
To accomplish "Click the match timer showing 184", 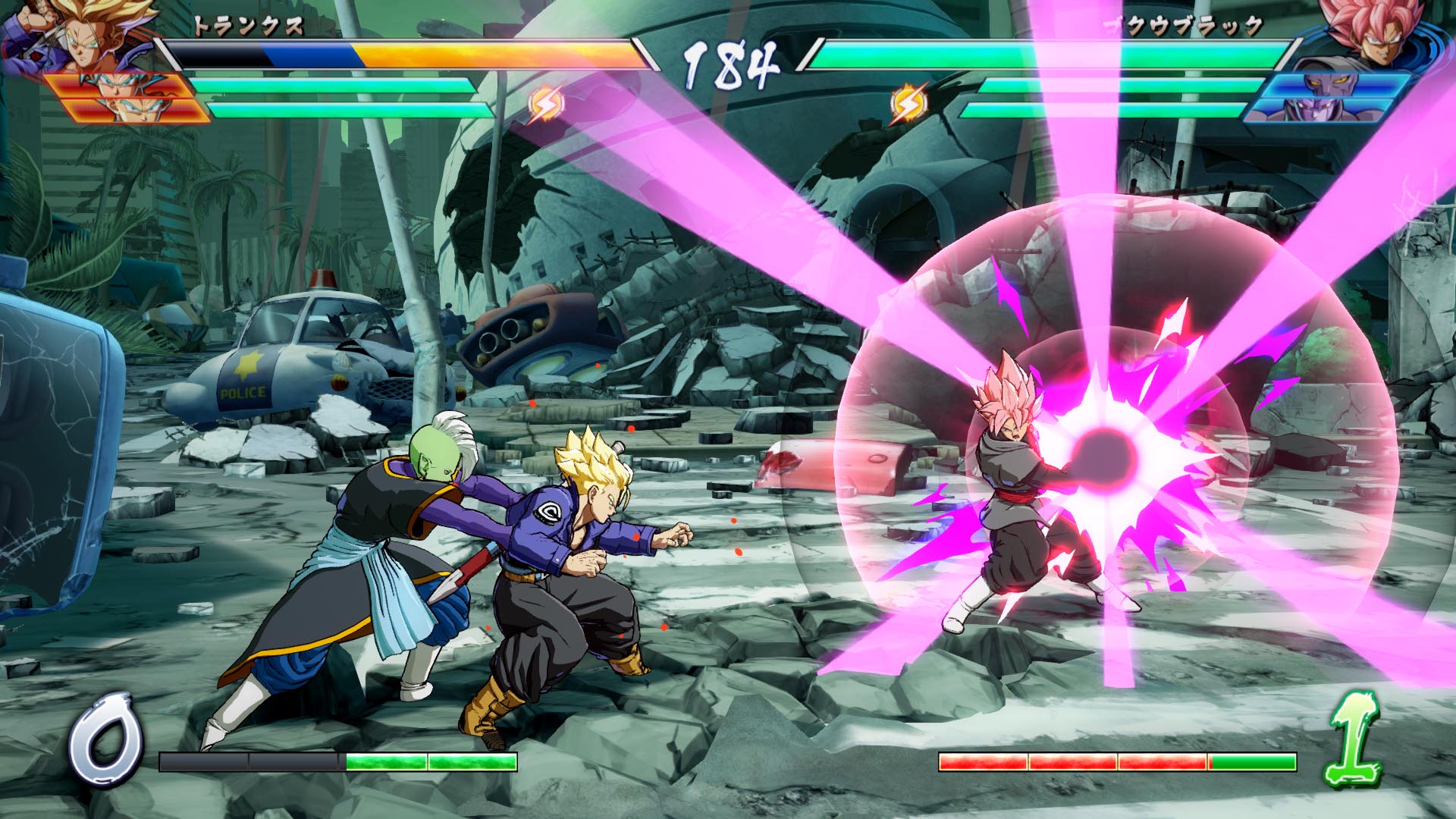I will (728, 61).
